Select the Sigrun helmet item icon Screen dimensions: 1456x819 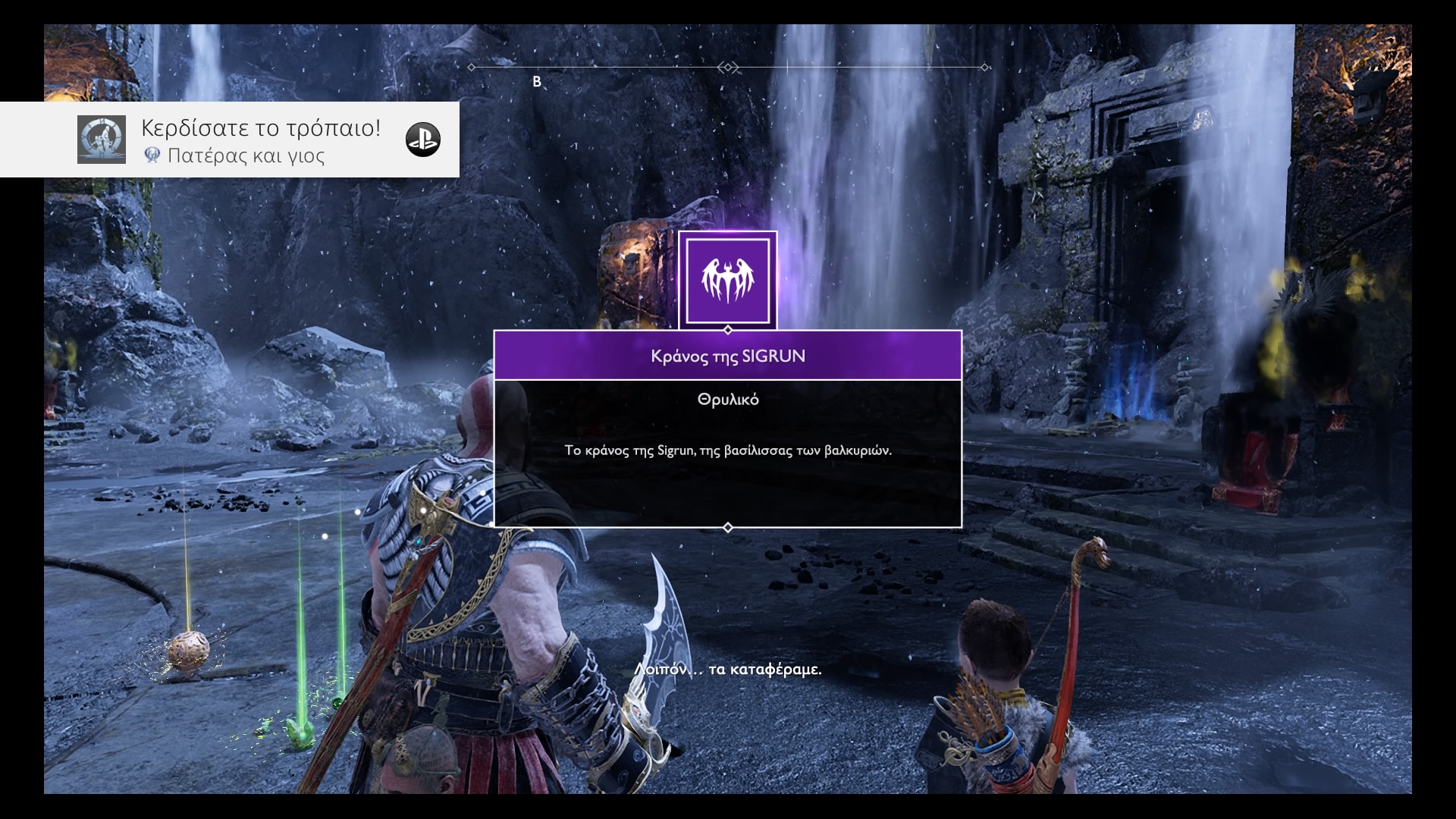coord(727,281)
